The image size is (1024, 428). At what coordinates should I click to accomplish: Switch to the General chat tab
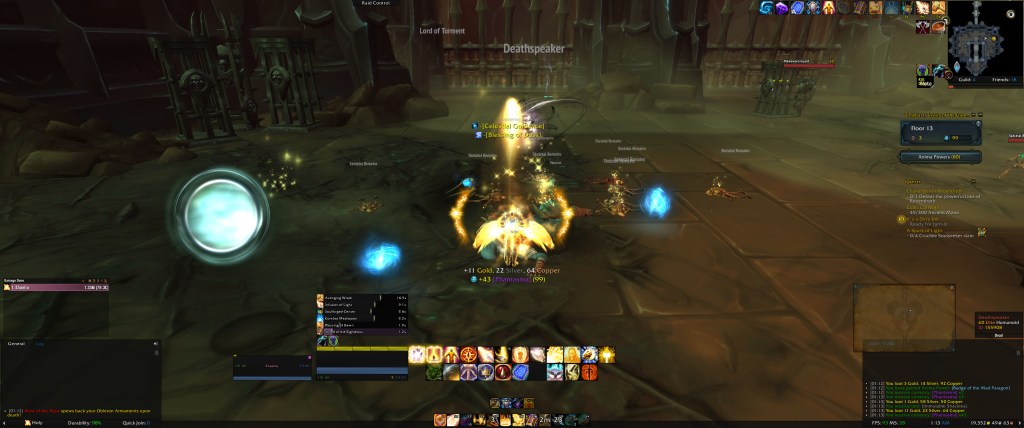point(16,343)
